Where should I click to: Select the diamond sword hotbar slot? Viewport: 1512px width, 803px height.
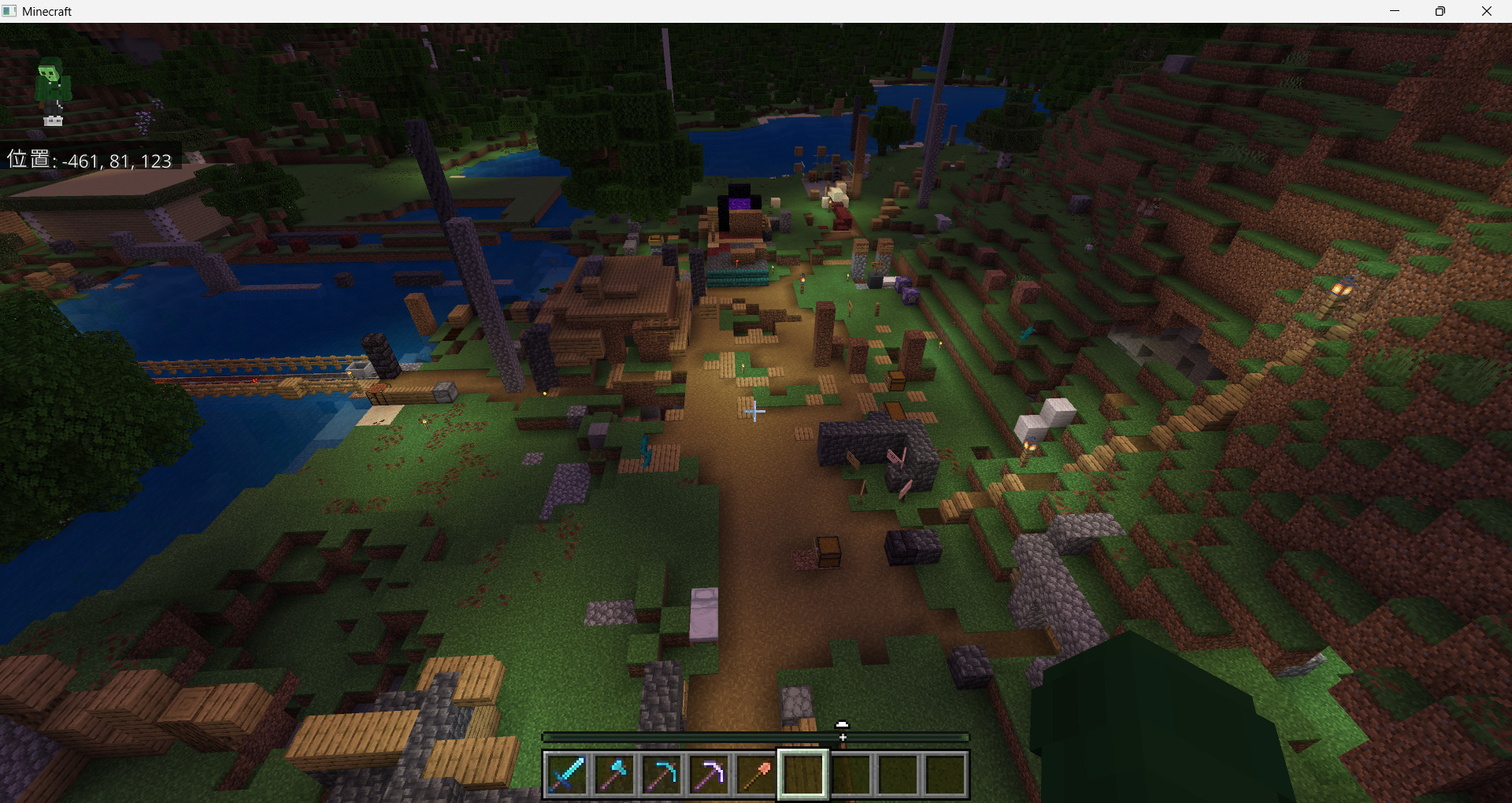point(567,774)
